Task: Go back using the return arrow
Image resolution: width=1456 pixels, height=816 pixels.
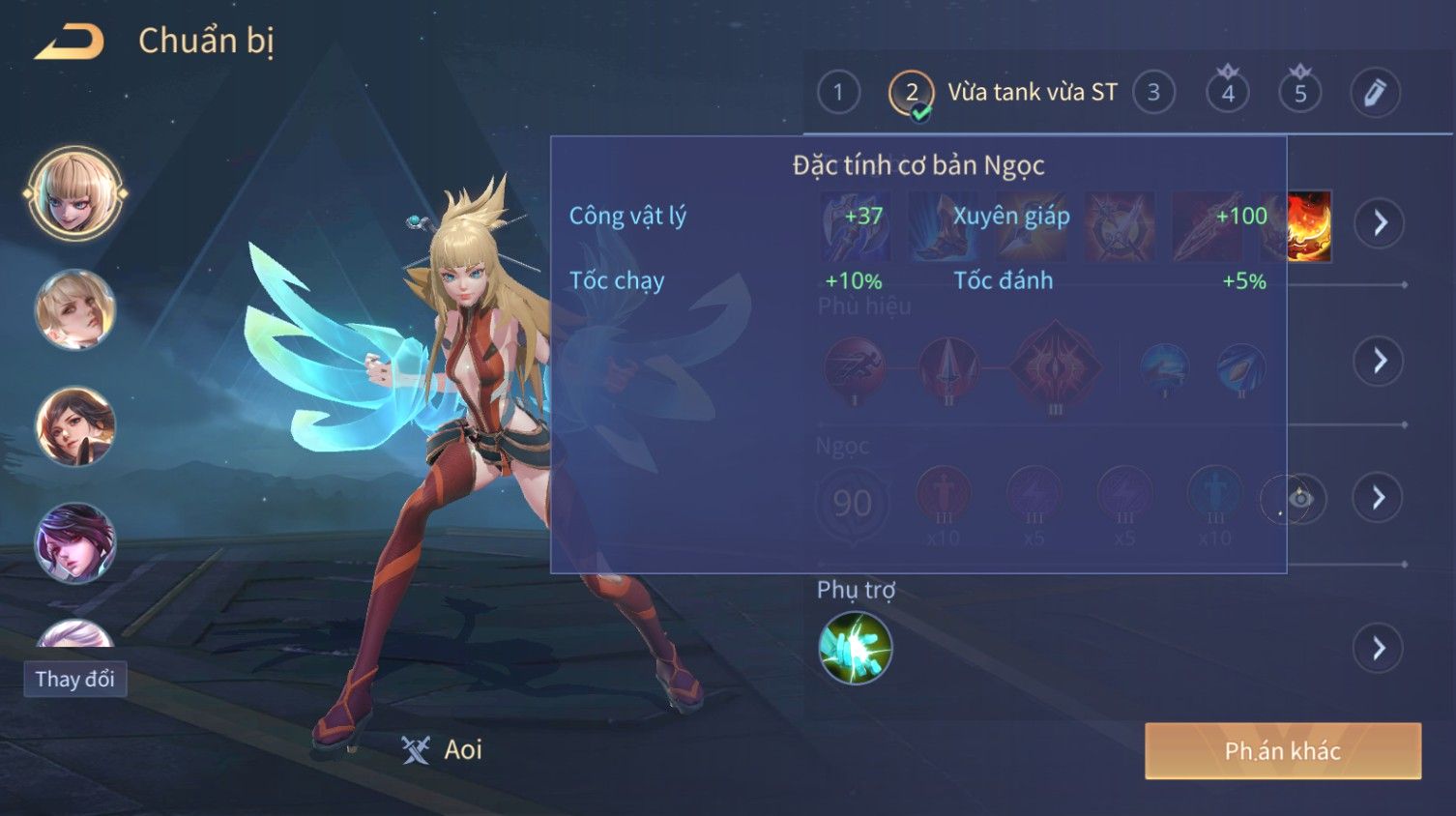Action: point(70,43)
